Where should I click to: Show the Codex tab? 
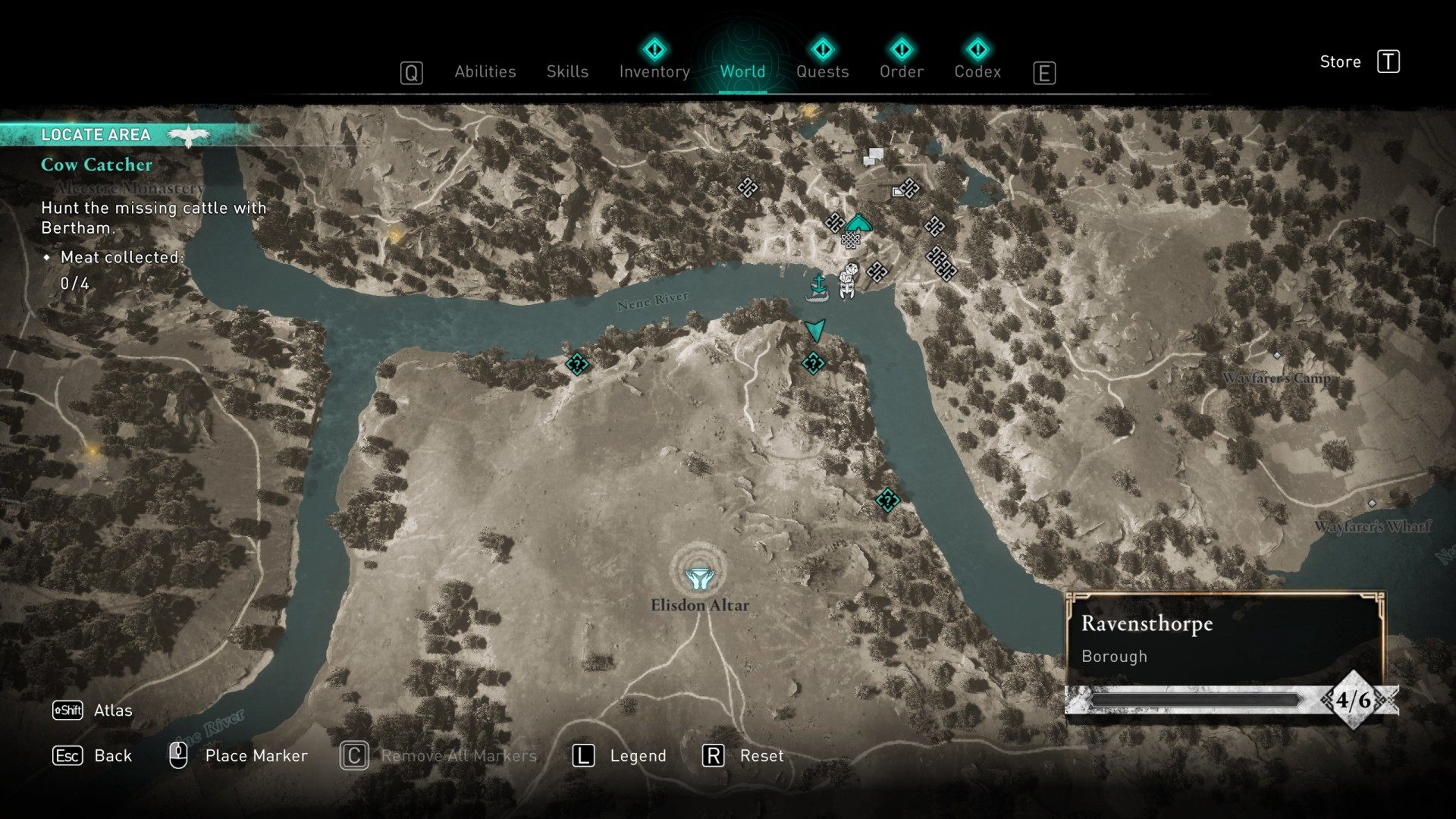[977, 71]
